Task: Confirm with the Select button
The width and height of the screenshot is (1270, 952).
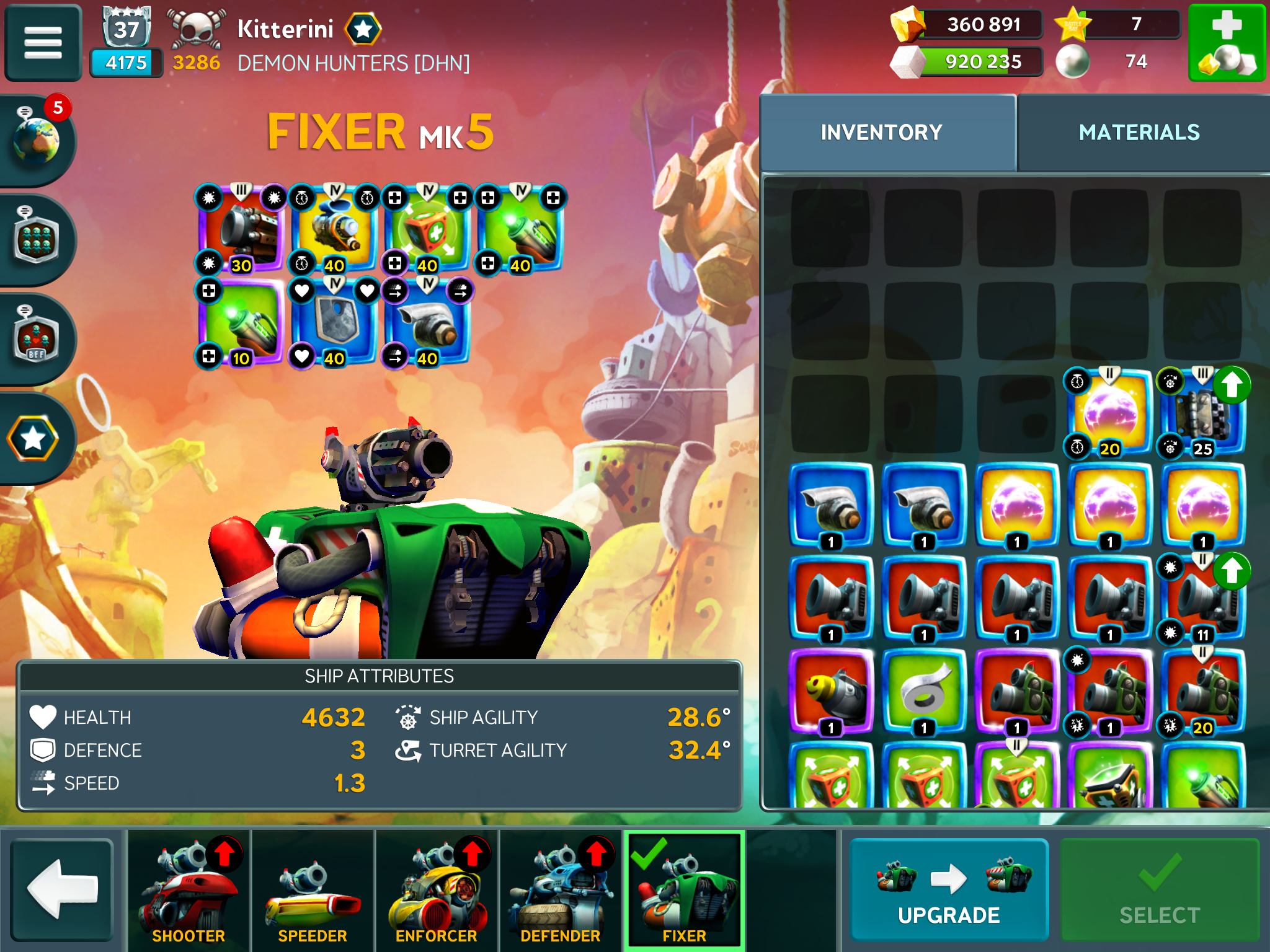Action: [x=1159, y=890]
